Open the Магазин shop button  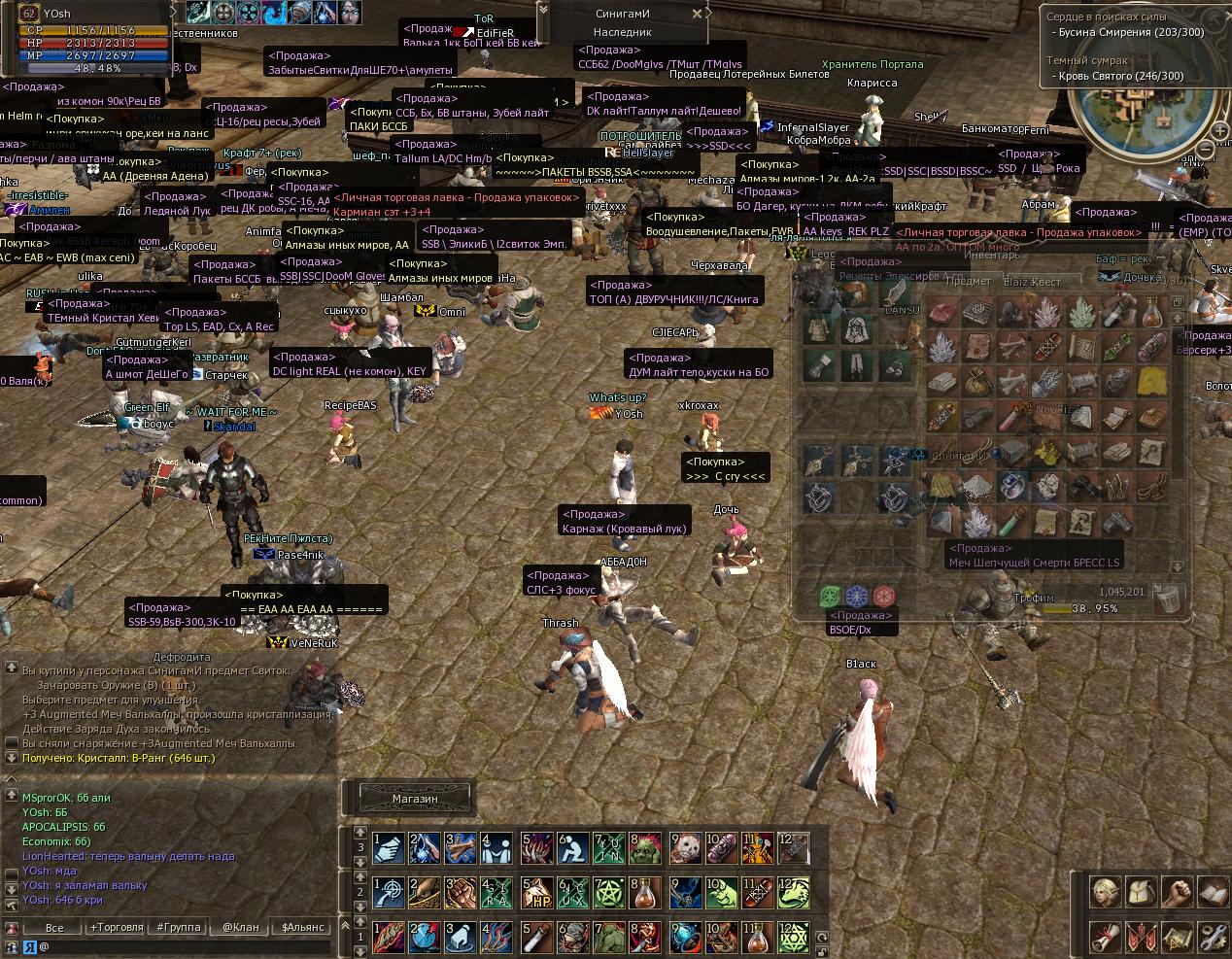pyautogui.click(x=415, y=799)
